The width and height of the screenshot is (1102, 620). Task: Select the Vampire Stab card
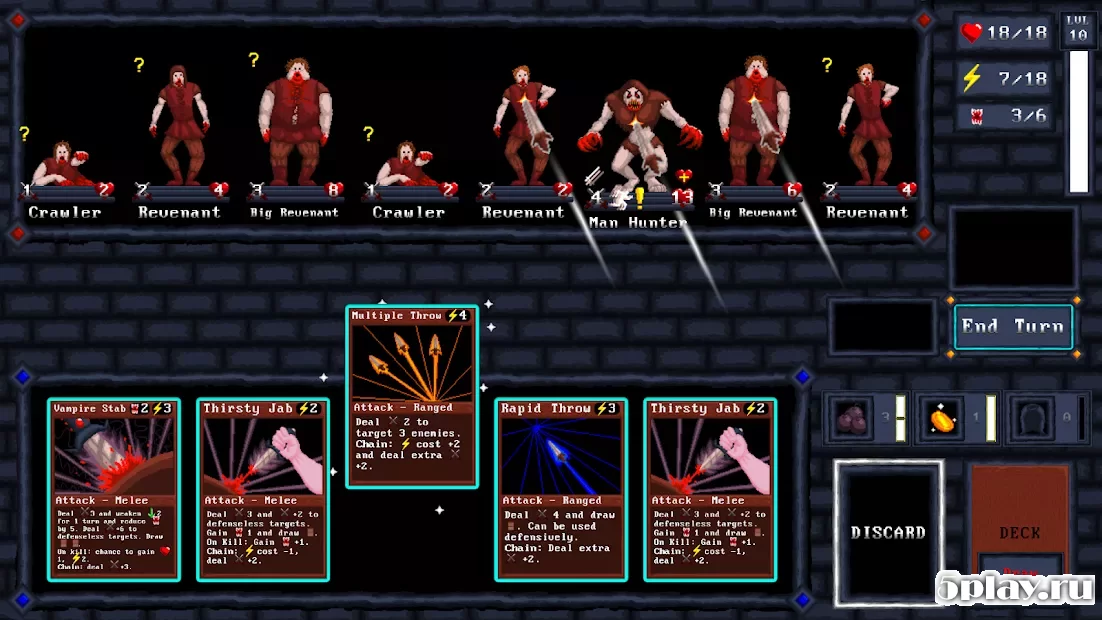[x=113, y=489]
